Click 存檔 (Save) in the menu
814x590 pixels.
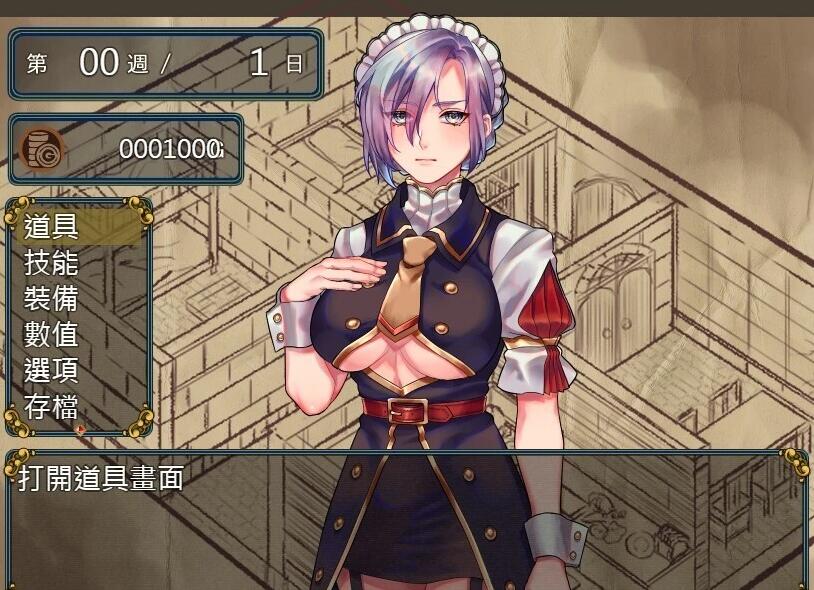point(52,407)
